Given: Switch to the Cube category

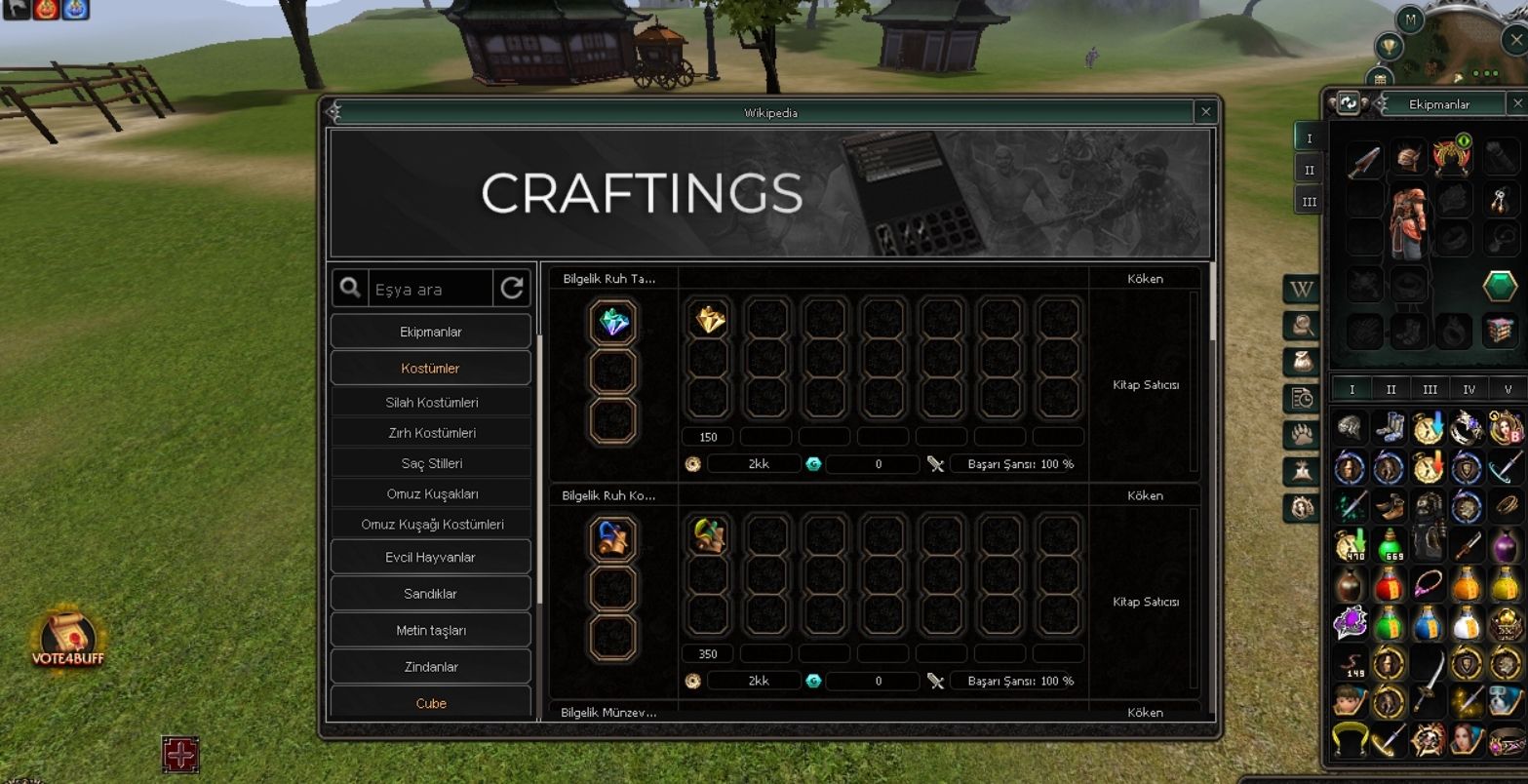Looking at the screenshot, I should pyautogui.click(x=431, y=703).
